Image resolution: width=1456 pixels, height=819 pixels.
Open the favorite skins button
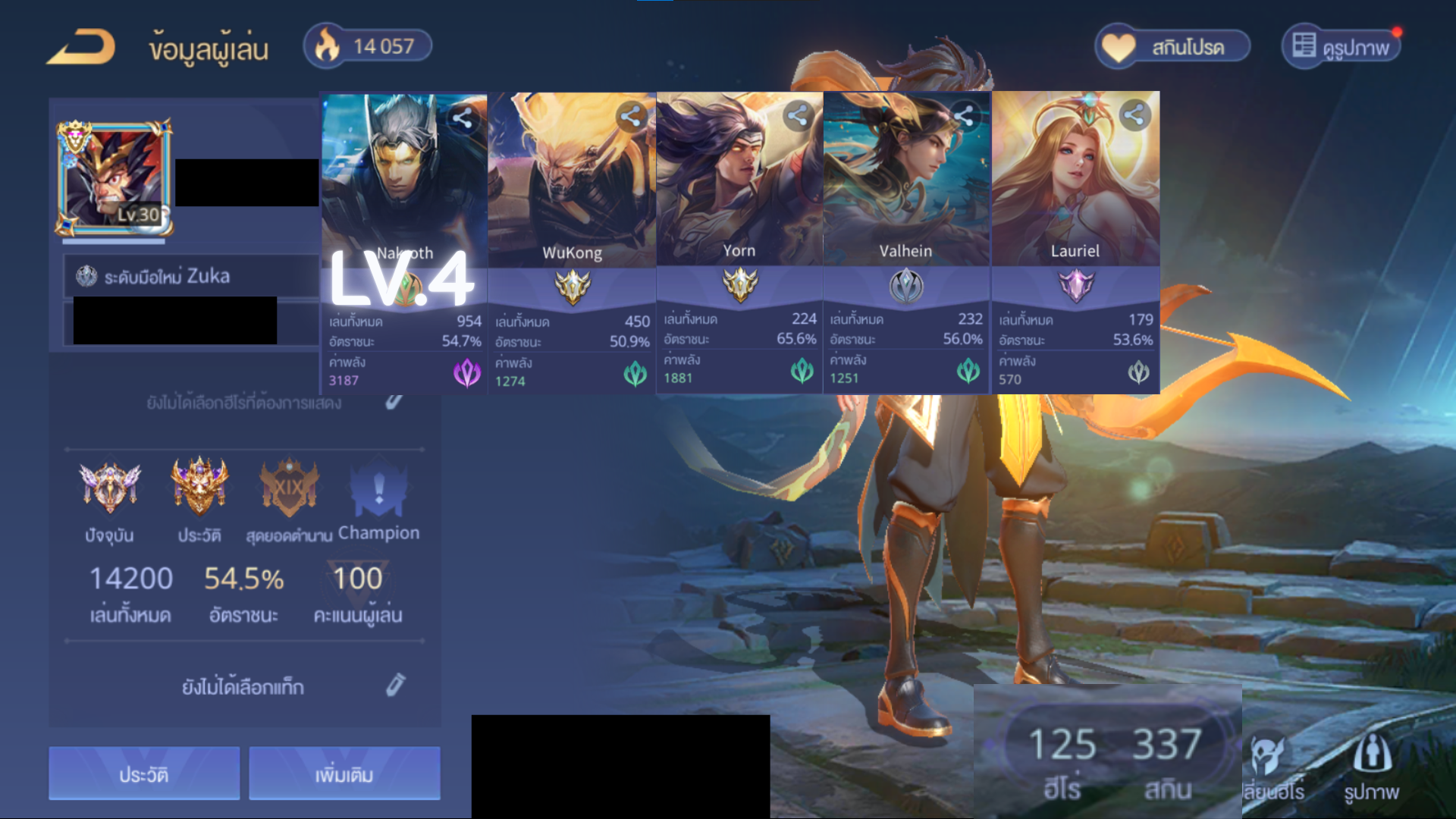tap(1172, 47)
